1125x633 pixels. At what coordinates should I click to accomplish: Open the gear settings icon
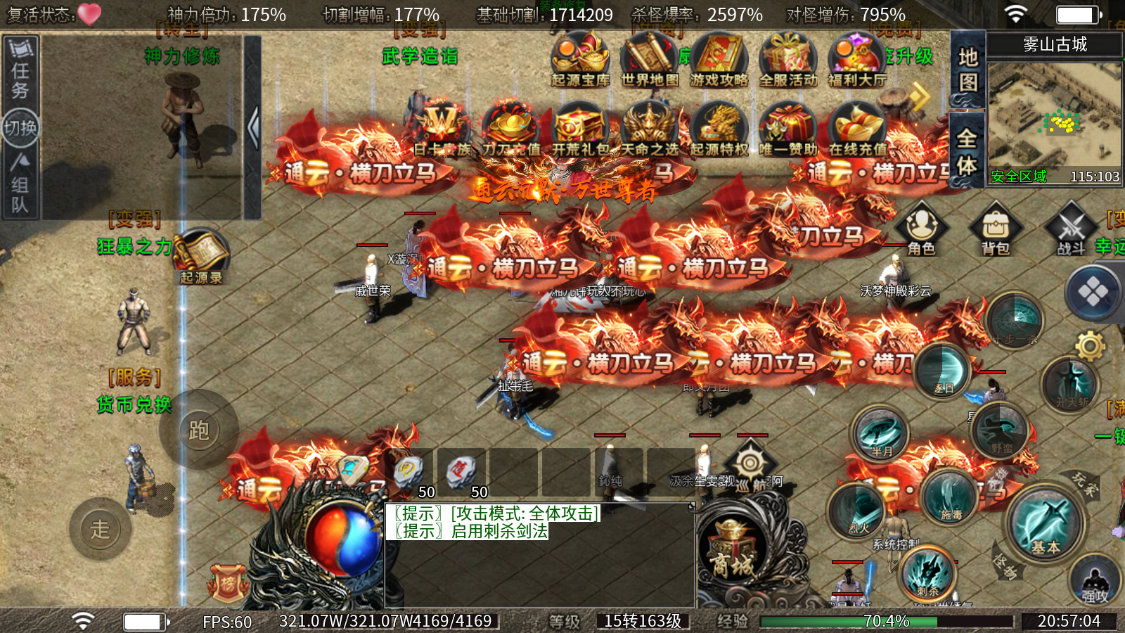(x=1089, y=346)
